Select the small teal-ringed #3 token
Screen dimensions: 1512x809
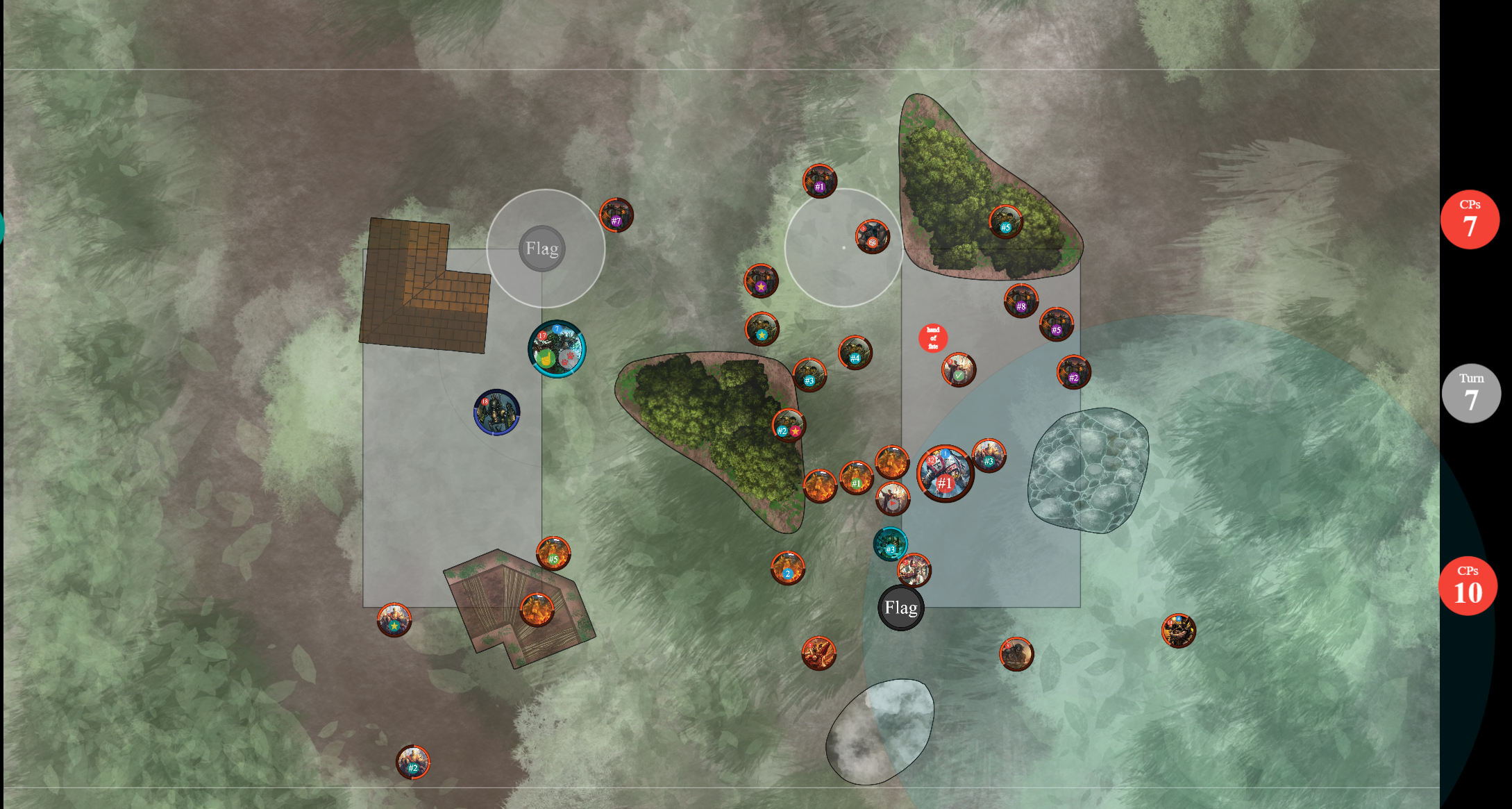(890, 544)
